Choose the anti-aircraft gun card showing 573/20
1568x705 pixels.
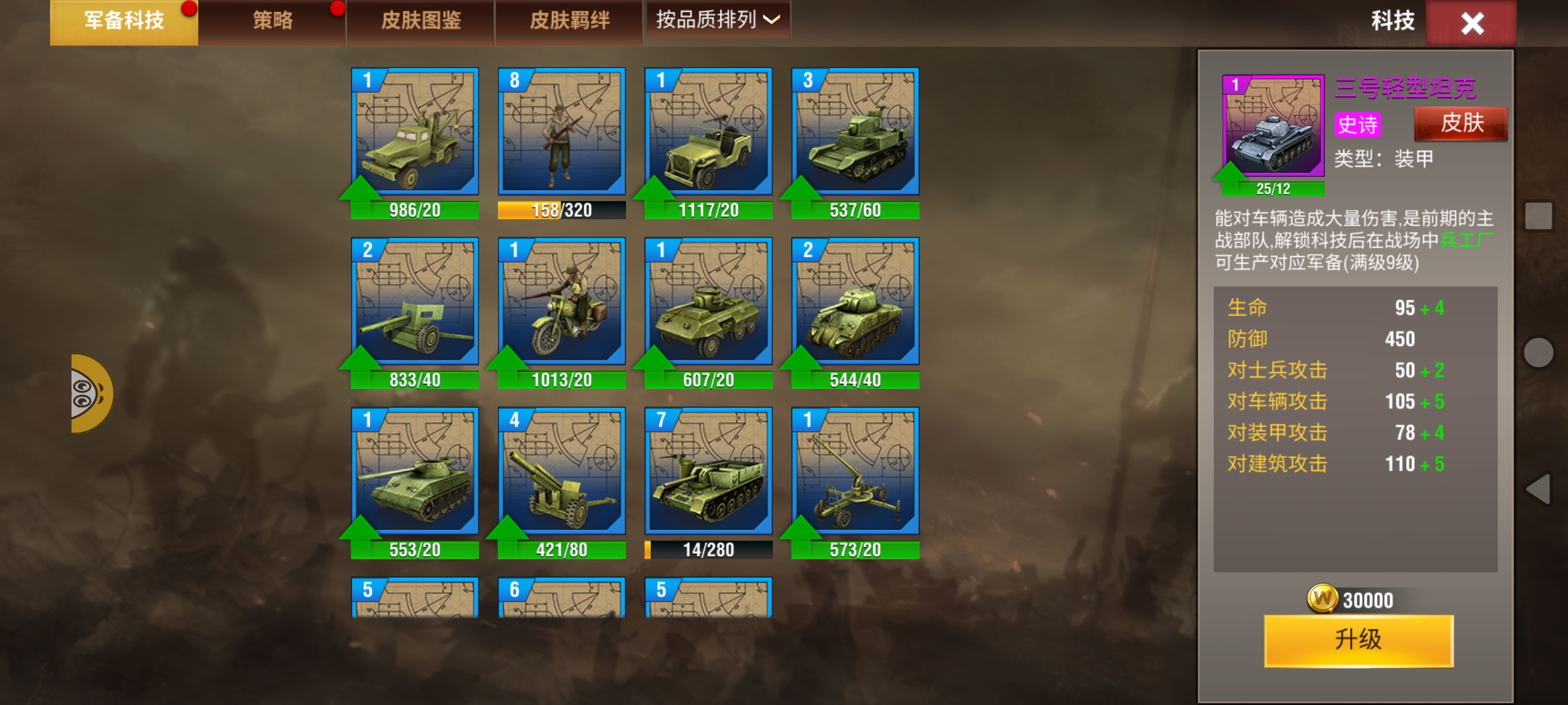point(856,472)
